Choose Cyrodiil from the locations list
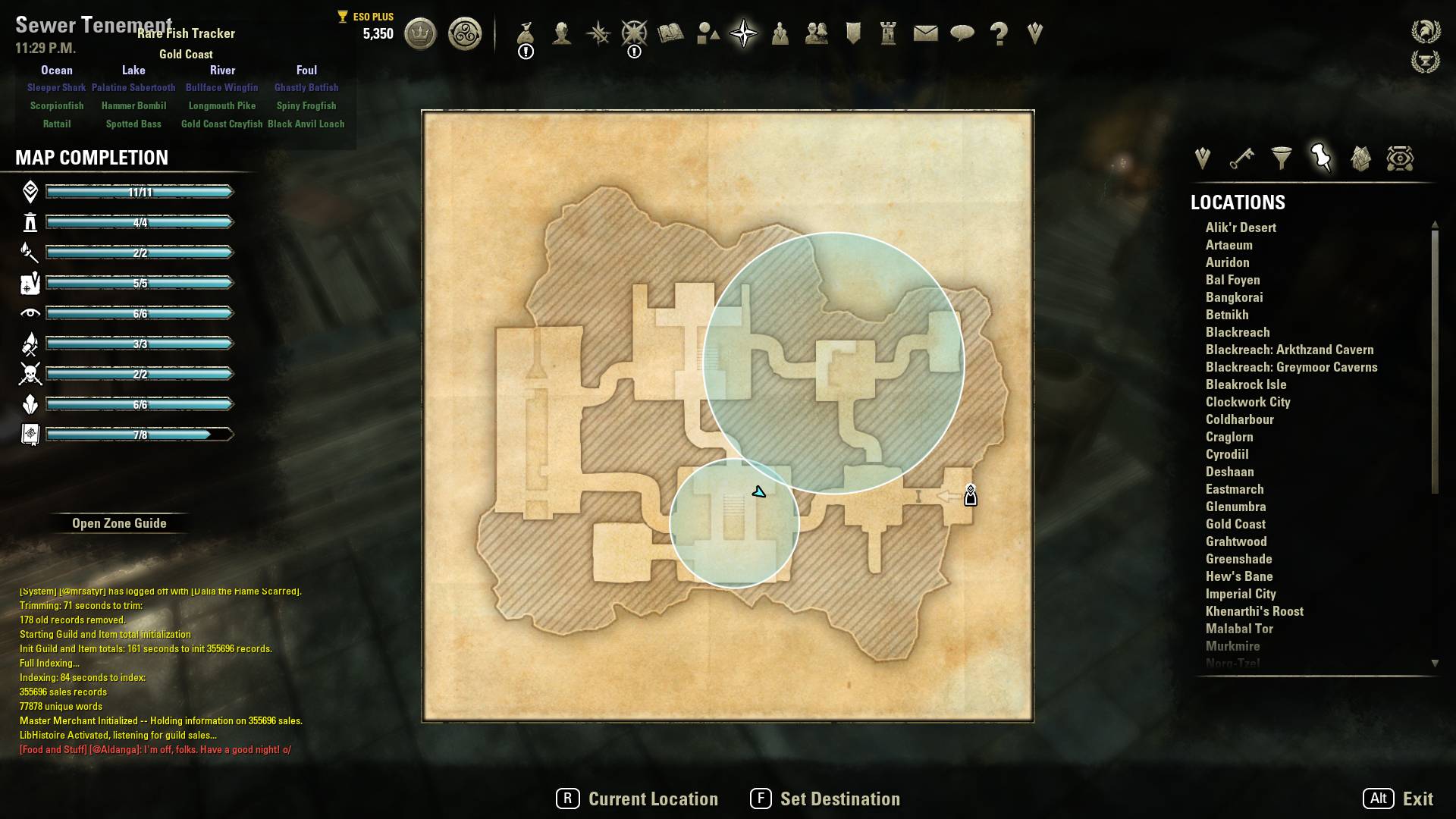Image resolution: width=1456 pixels, height=819 pixels. (x=1226, y=454)
